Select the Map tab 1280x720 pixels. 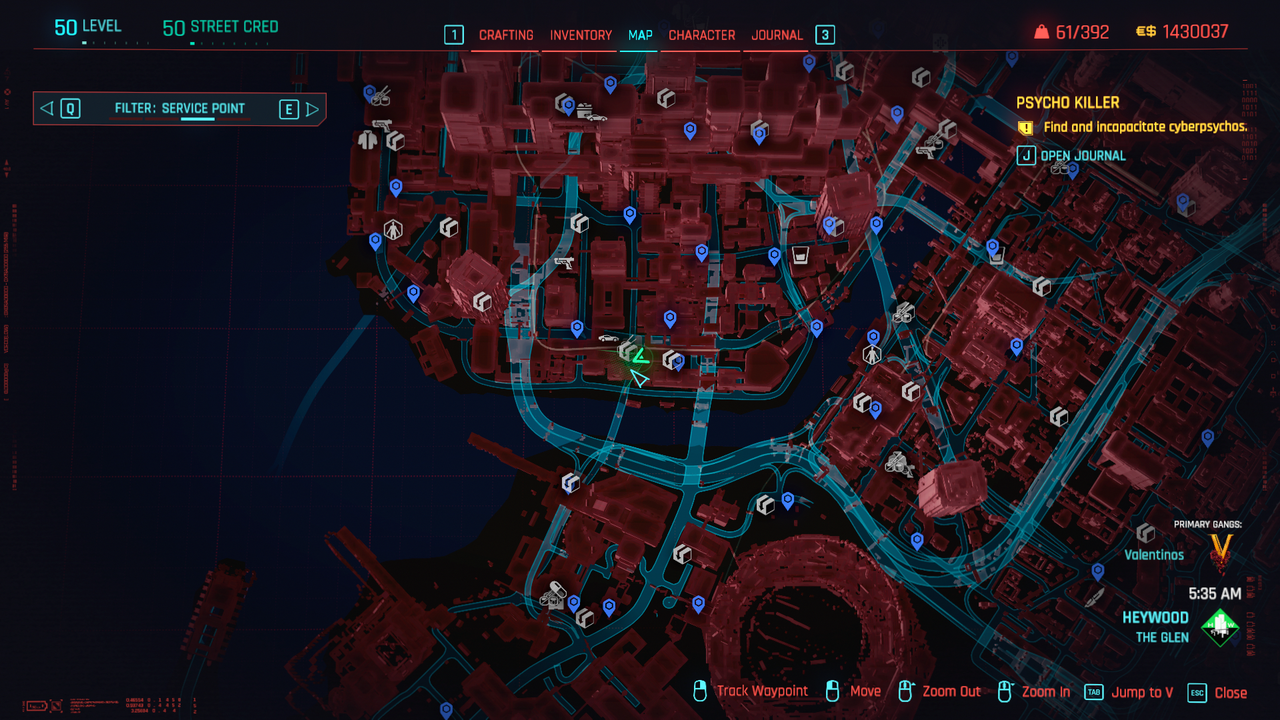pos(640,35)
